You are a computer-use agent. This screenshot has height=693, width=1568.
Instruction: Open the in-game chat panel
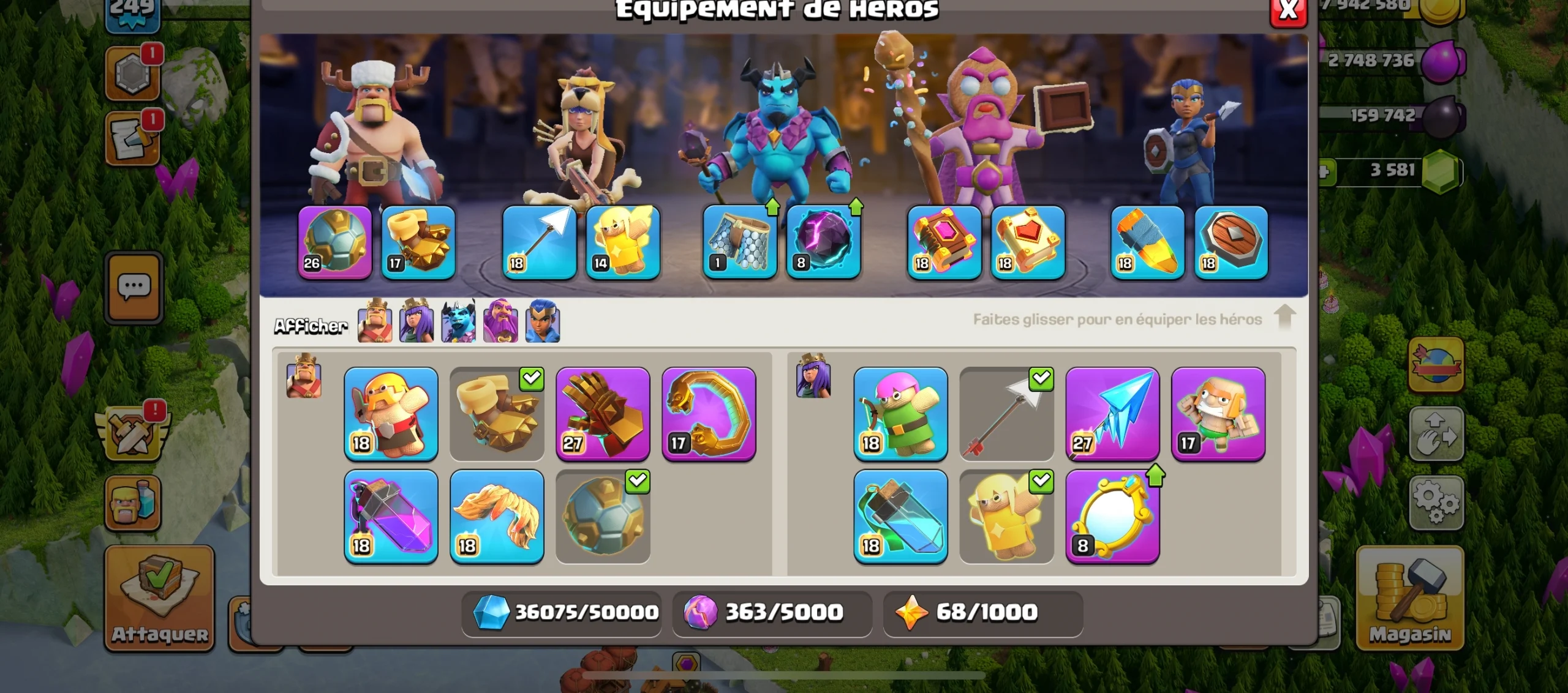pyautogui.click(x=134, y=289)
